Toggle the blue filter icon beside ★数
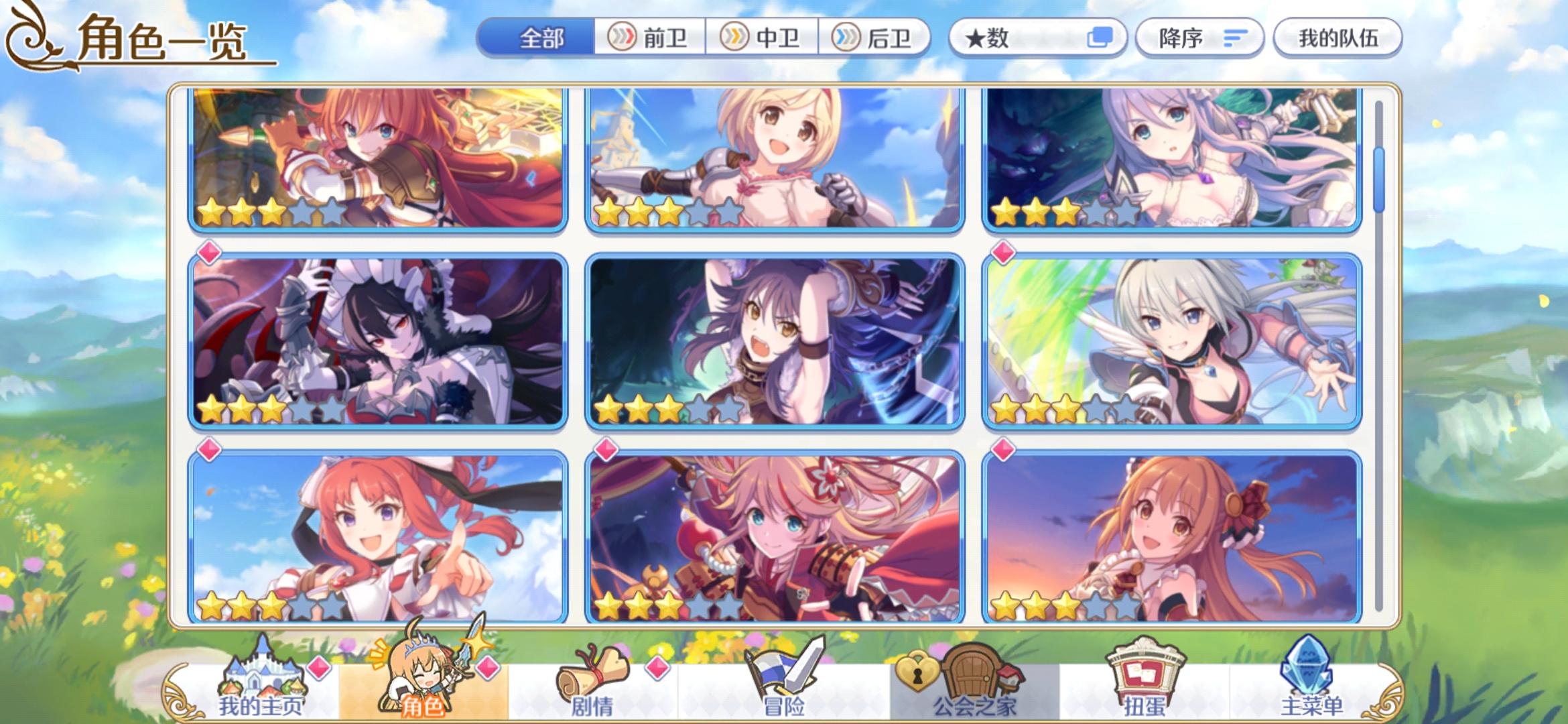 pos(1102,38)
